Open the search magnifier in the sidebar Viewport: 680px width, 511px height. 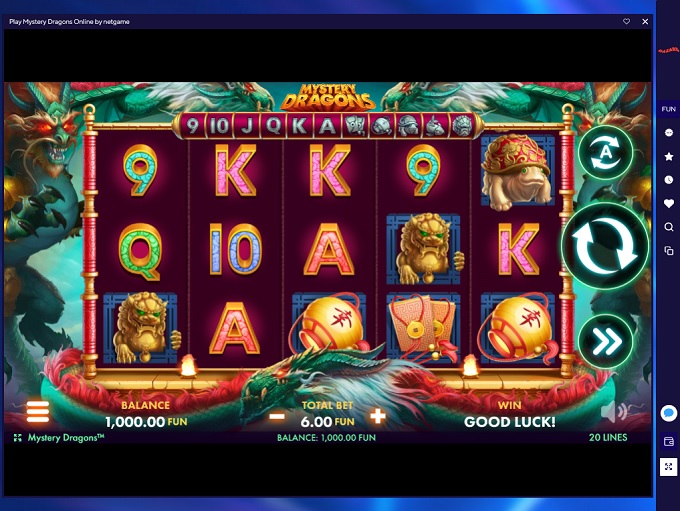669,227
